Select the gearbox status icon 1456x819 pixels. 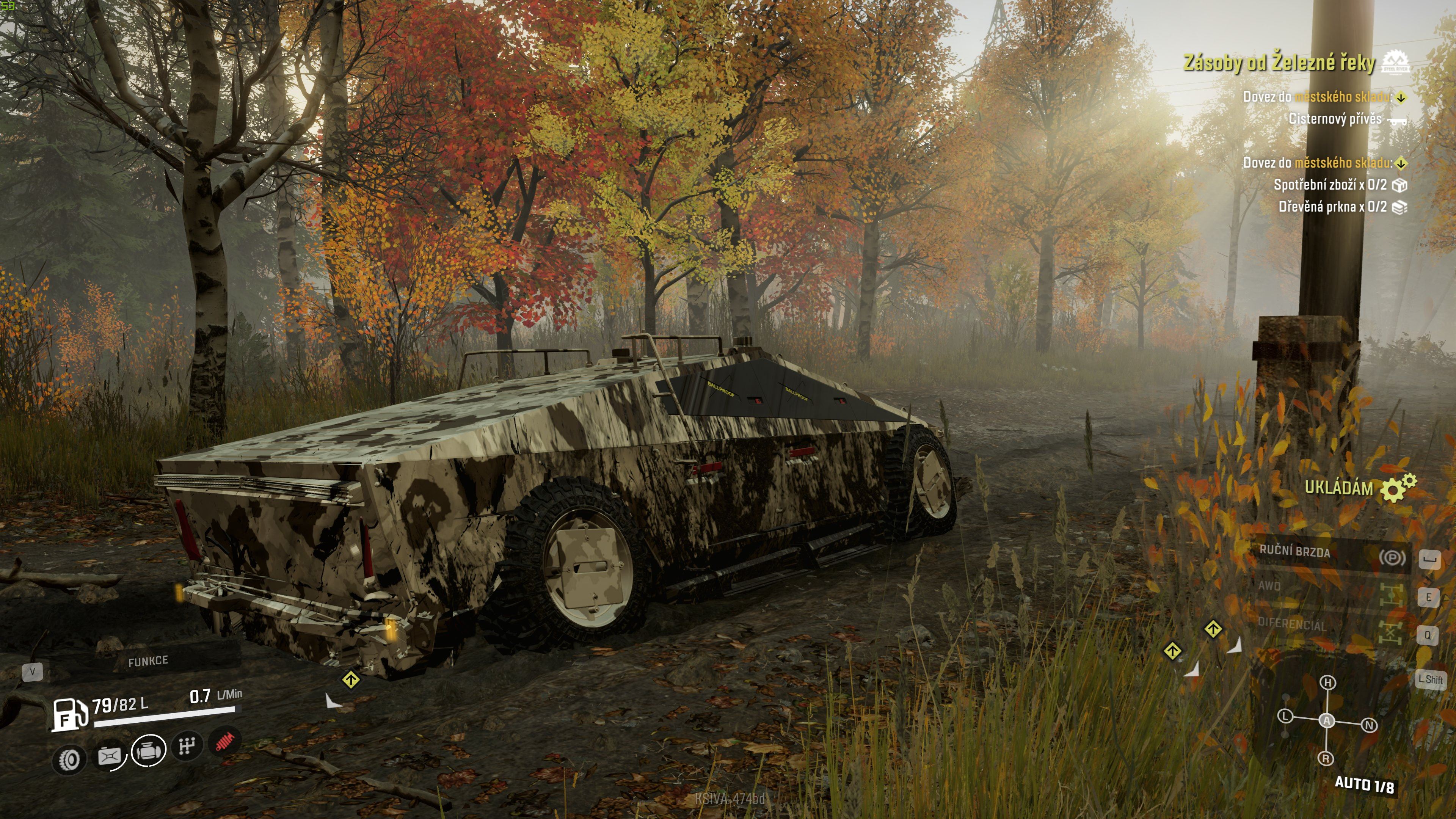[187, 746]
